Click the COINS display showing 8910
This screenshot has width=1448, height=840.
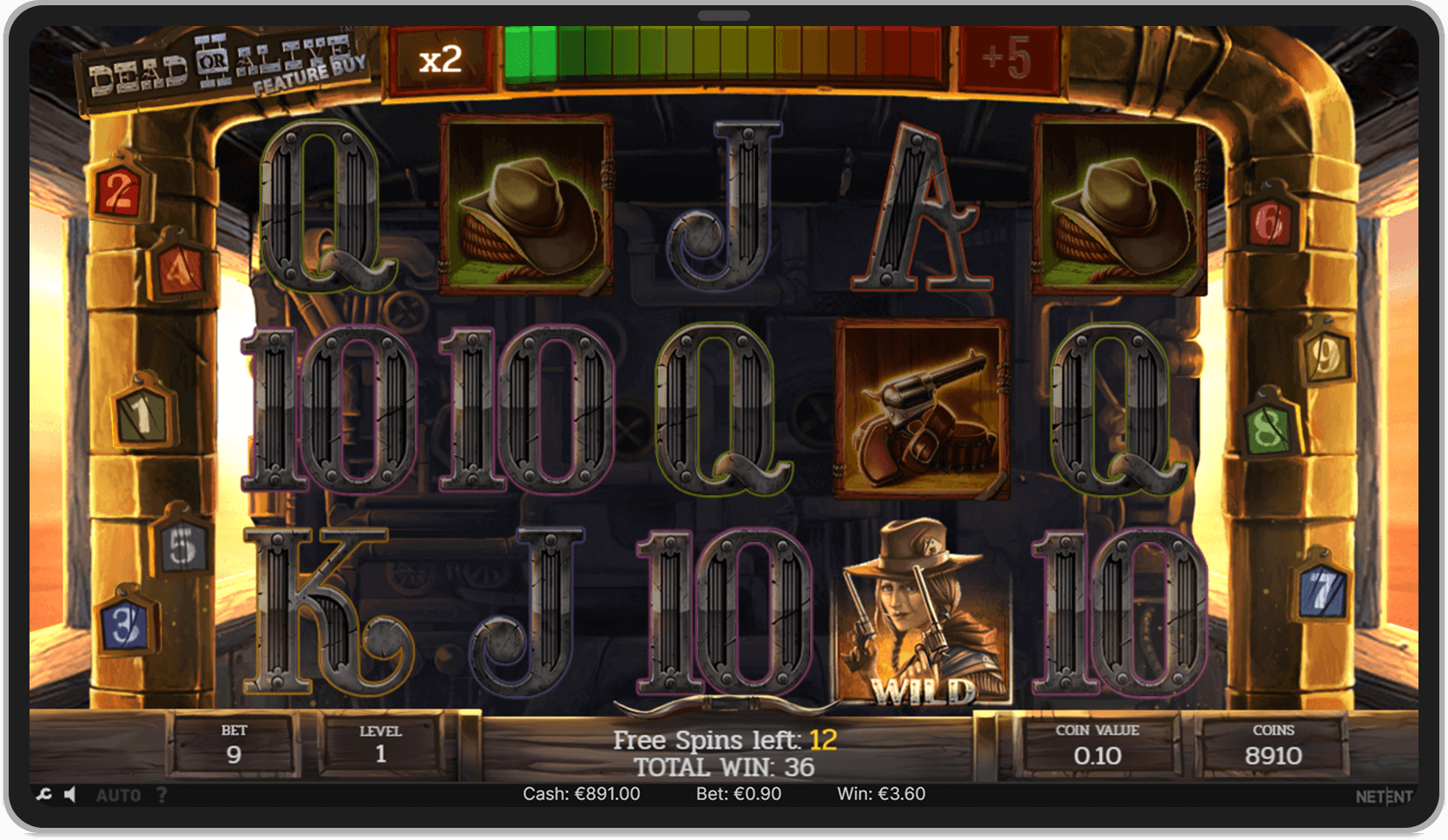(x=1274, y=744)
